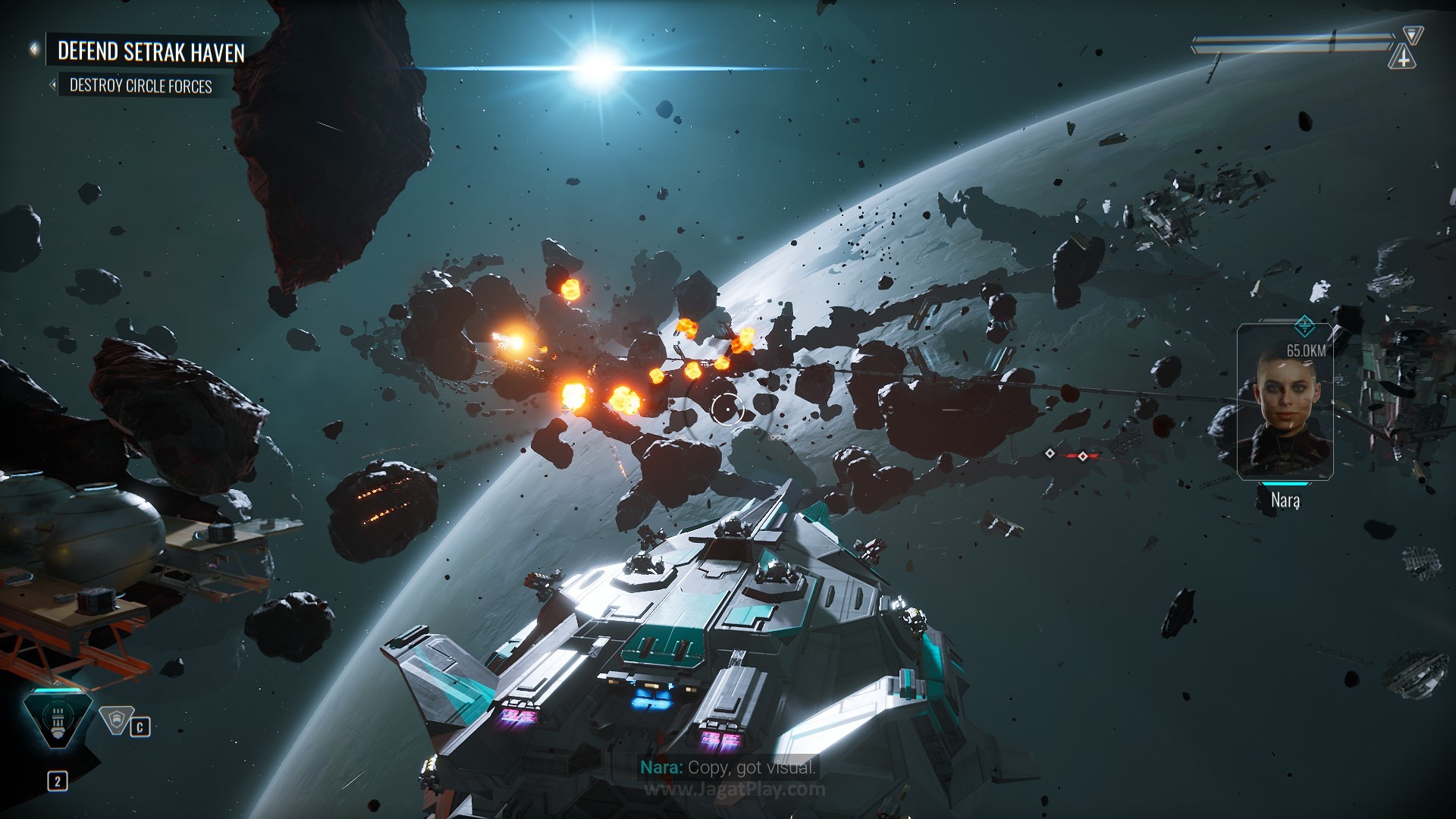Collapse the objective tracker arrow
Screen dimensions: 1456x819
tap(34, 49)
